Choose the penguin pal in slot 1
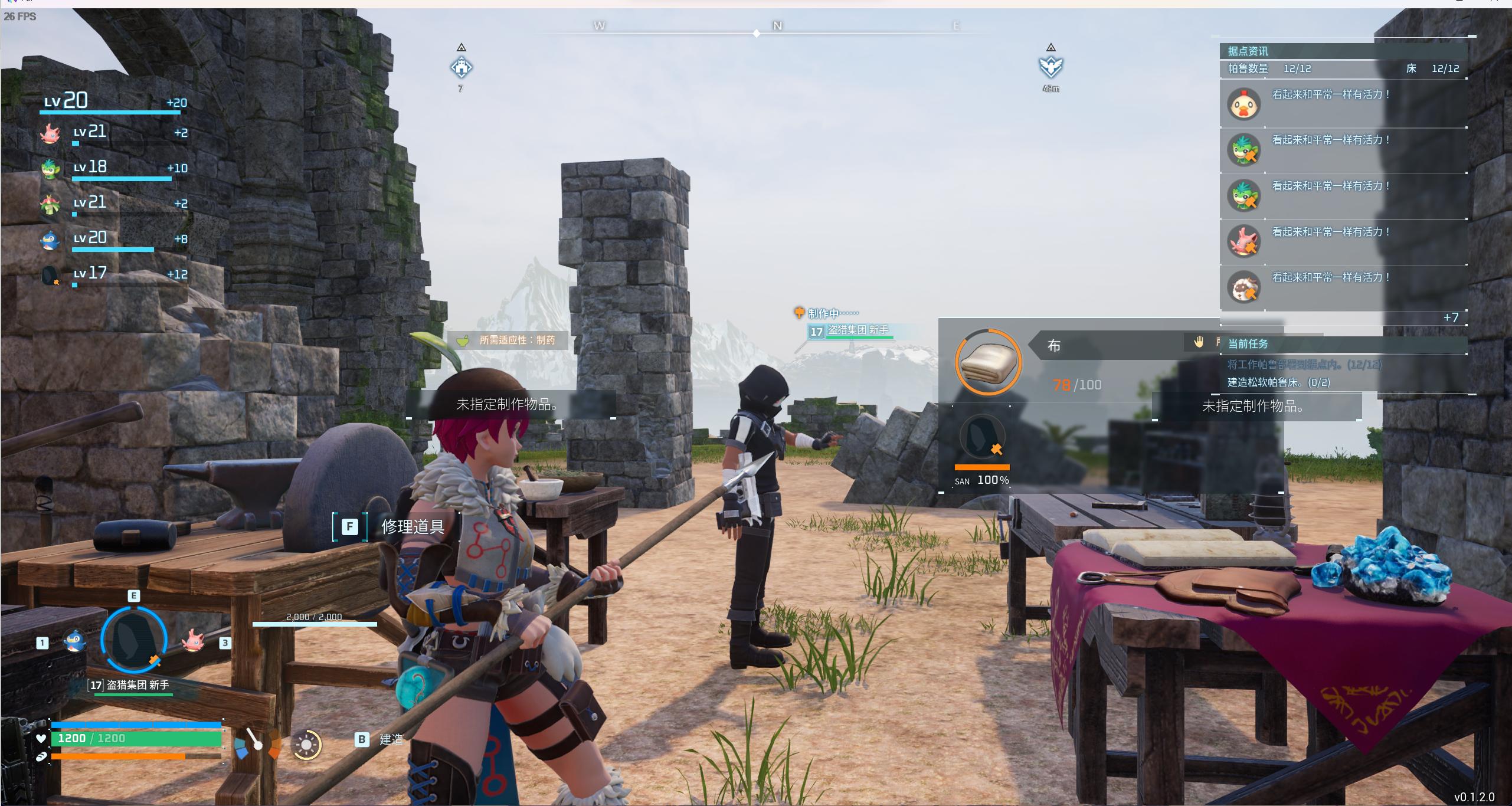This screenshot has height=806, width=1512. point(74,641)
